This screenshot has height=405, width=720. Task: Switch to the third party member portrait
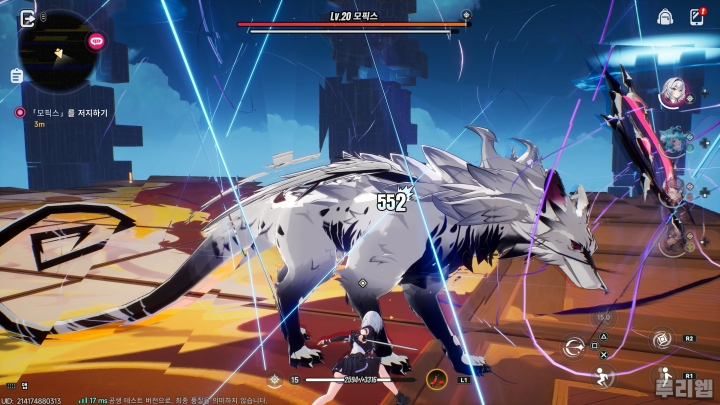click(x=673, y=190)
